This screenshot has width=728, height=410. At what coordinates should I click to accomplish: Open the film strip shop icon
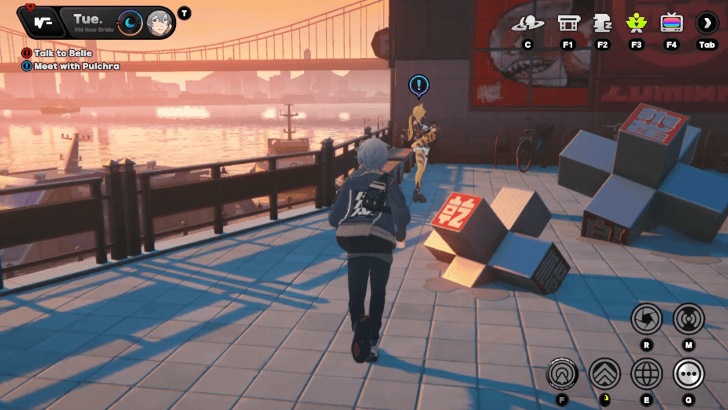tap(568, 22)
